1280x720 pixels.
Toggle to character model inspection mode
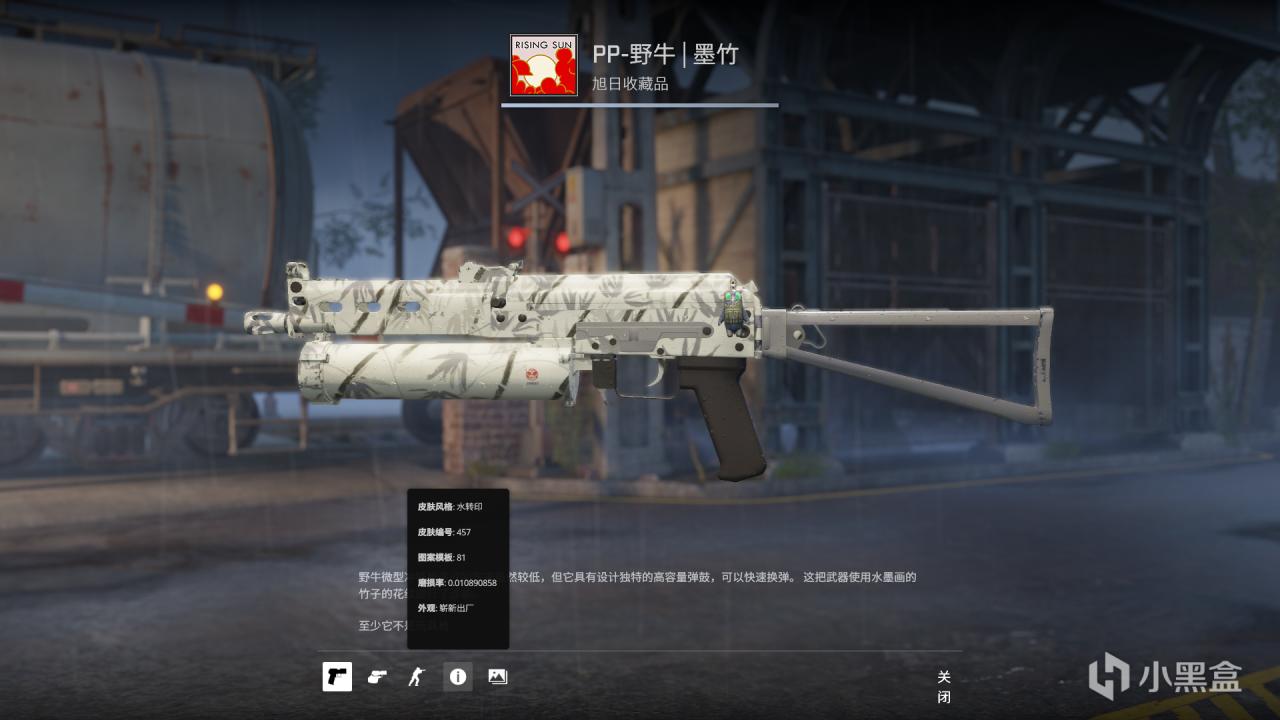(416, 676)
